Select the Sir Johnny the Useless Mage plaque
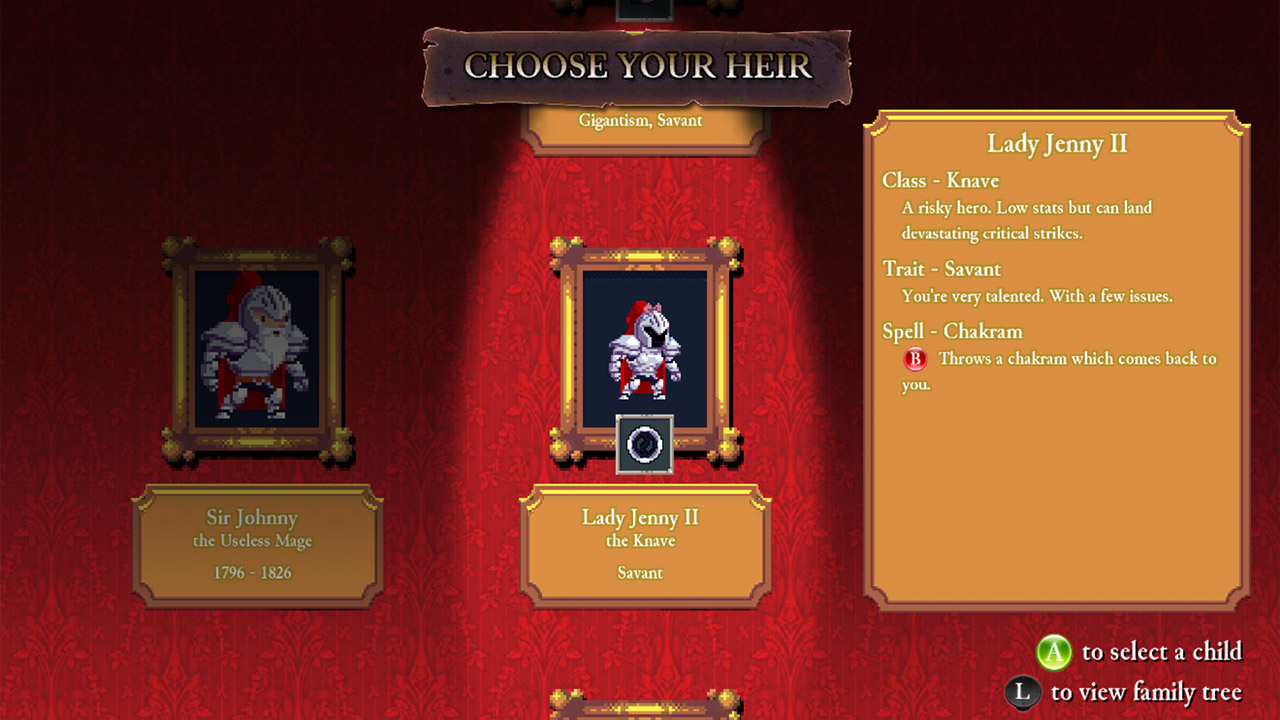The height and width of the screenshot is (720, 1280). point(258,545)
